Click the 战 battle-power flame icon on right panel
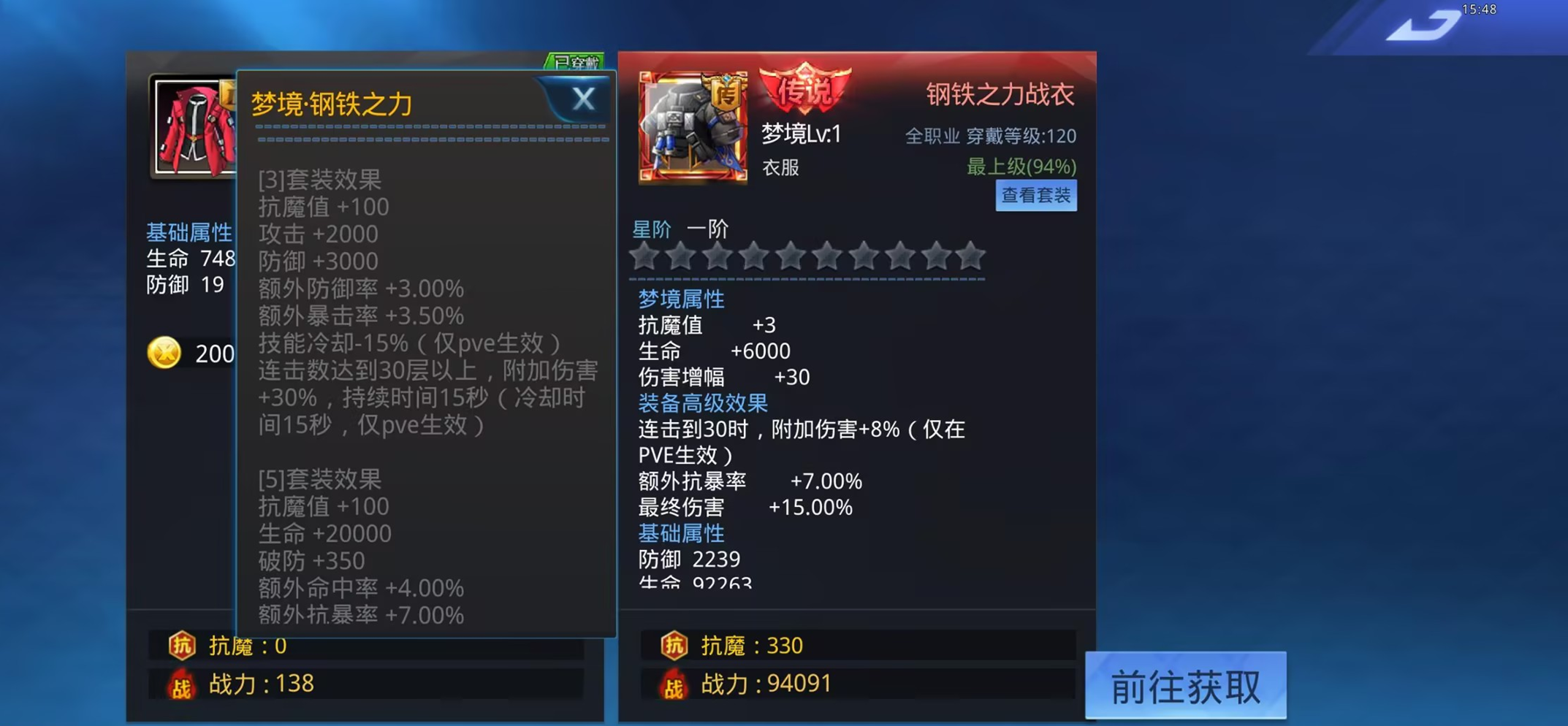The width and height of the screenshot is (1568, 726). click(x=674, y=685)
